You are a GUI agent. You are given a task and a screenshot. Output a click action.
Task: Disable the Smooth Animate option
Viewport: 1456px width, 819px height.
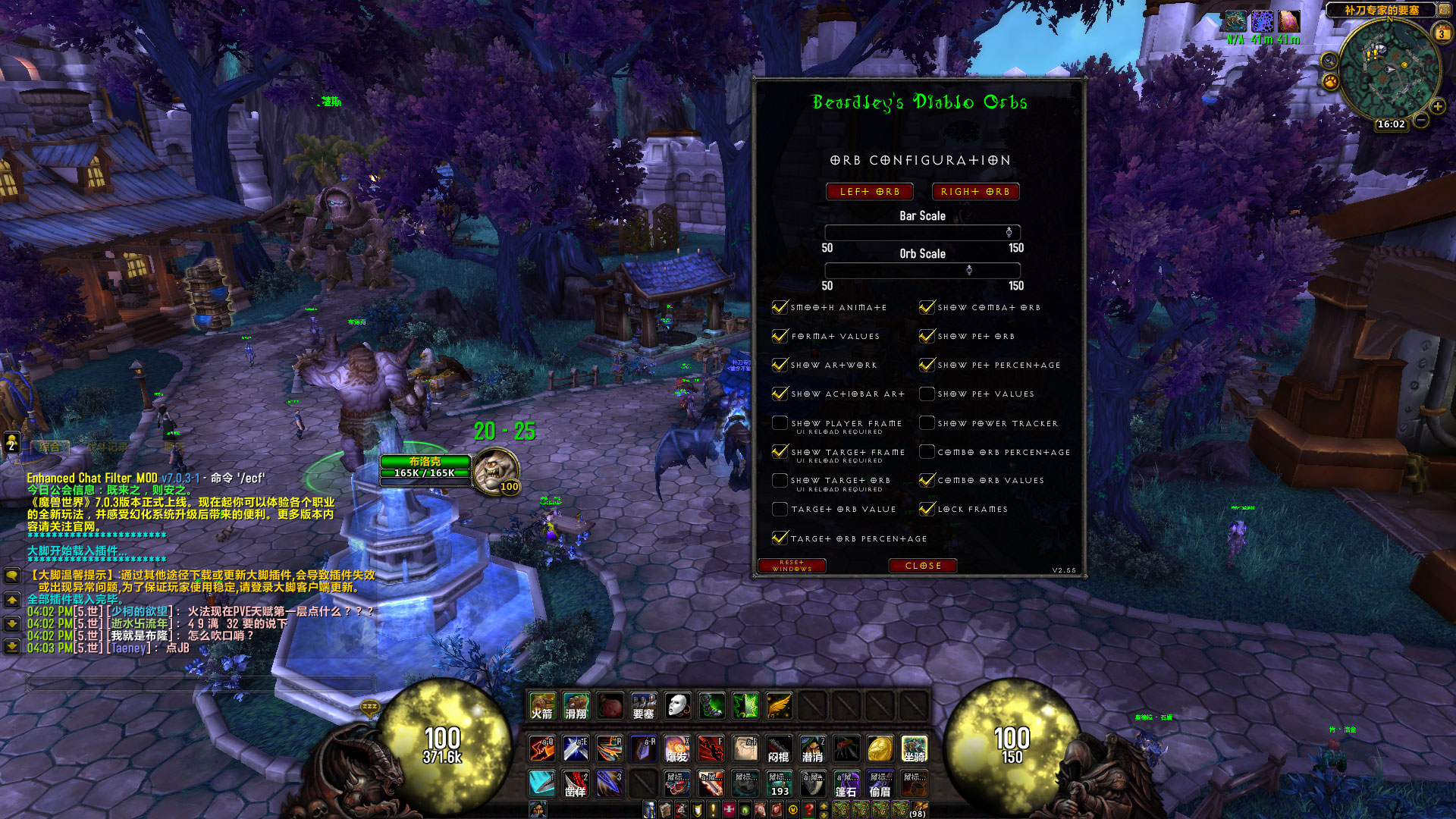pyautogui.click(x=780, y=306)
